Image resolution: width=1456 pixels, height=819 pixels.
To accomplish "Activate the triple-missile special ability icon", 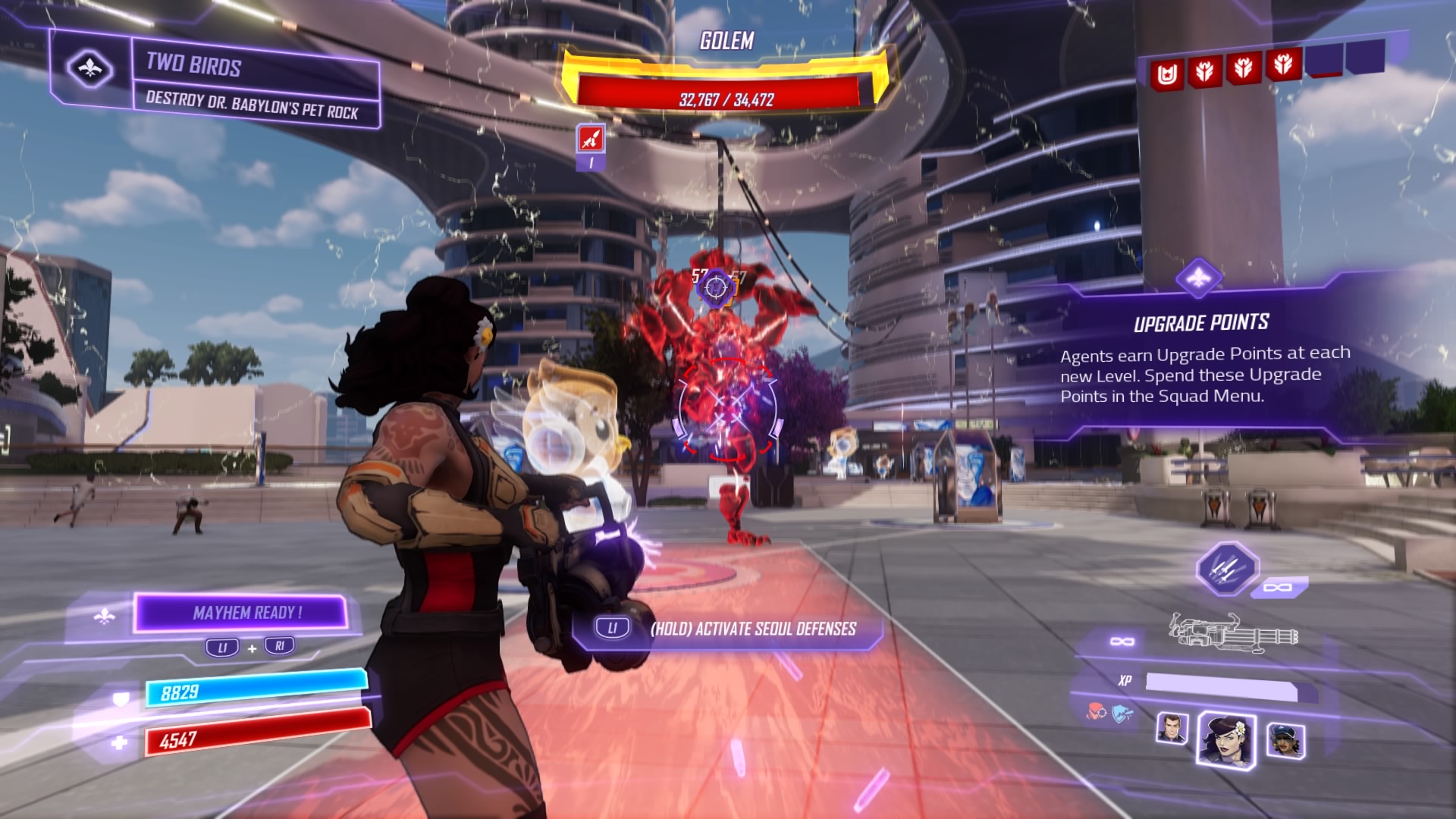I will [1226, 568].
